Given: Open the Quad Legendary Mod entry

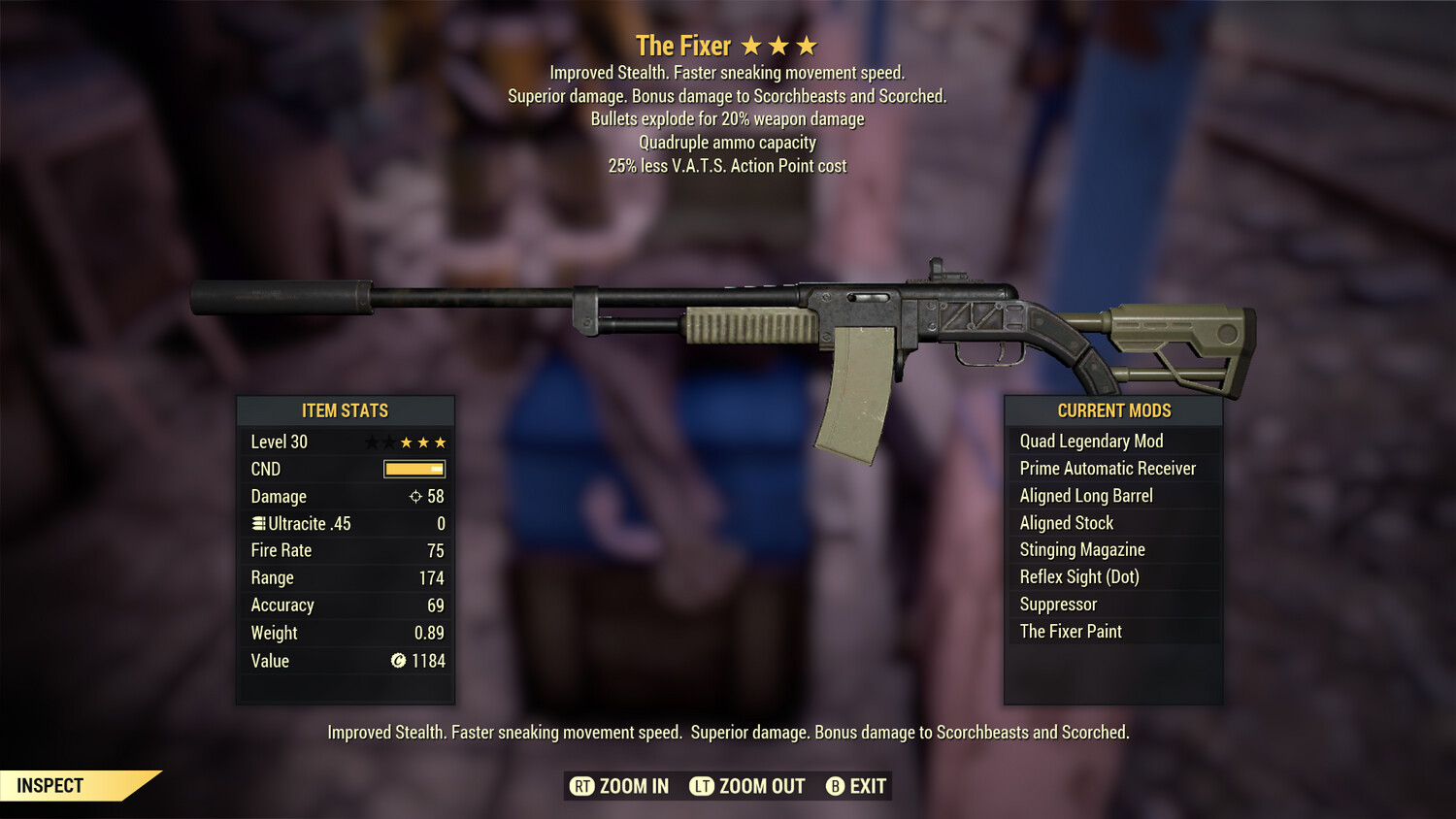Looking at the screenshot, I should [1090, 441].
